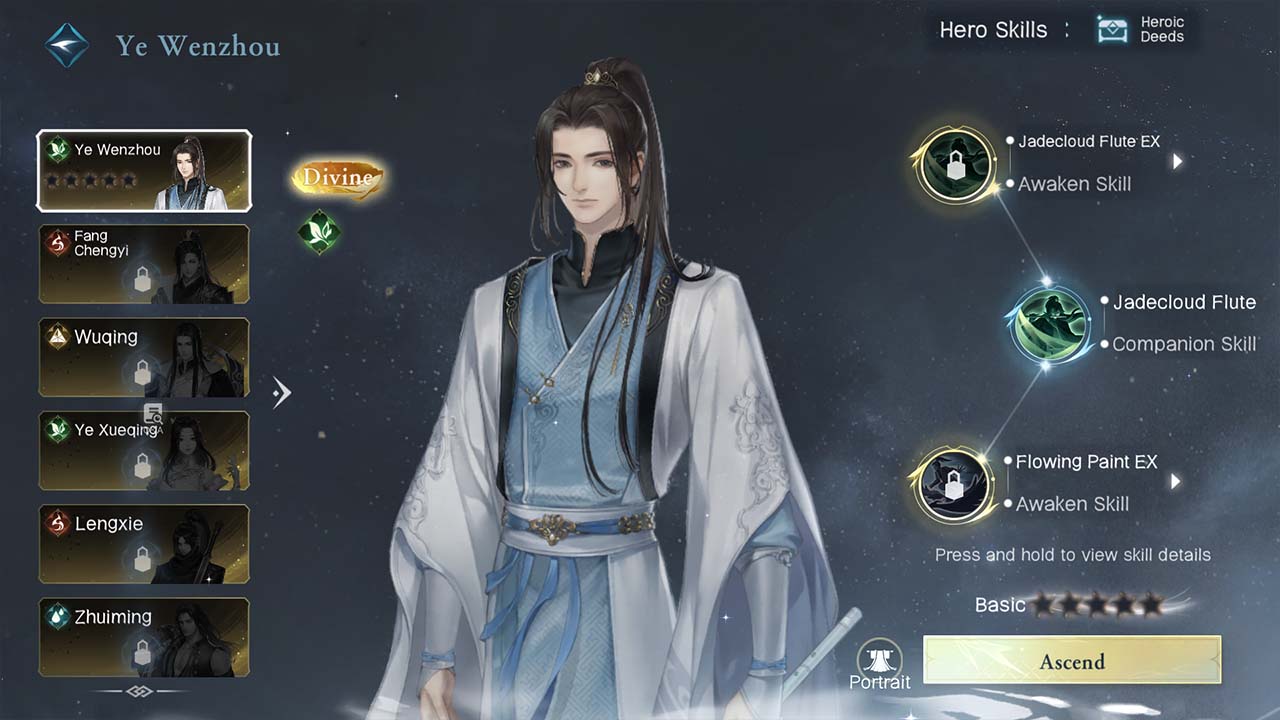1280x720 pixels.
Task: Pick Ye Xueqing in the hero list
Action: 144,450
